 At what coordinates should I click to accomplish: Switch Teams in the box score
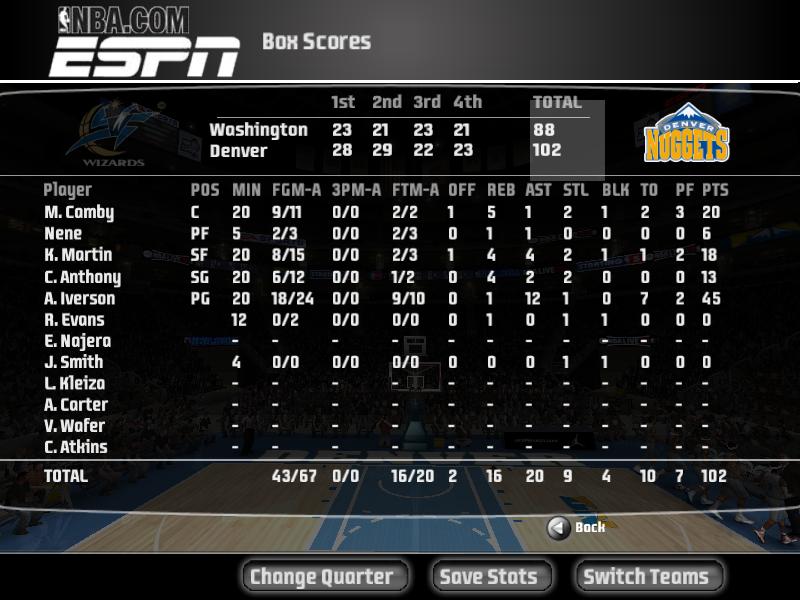(646, 577)
